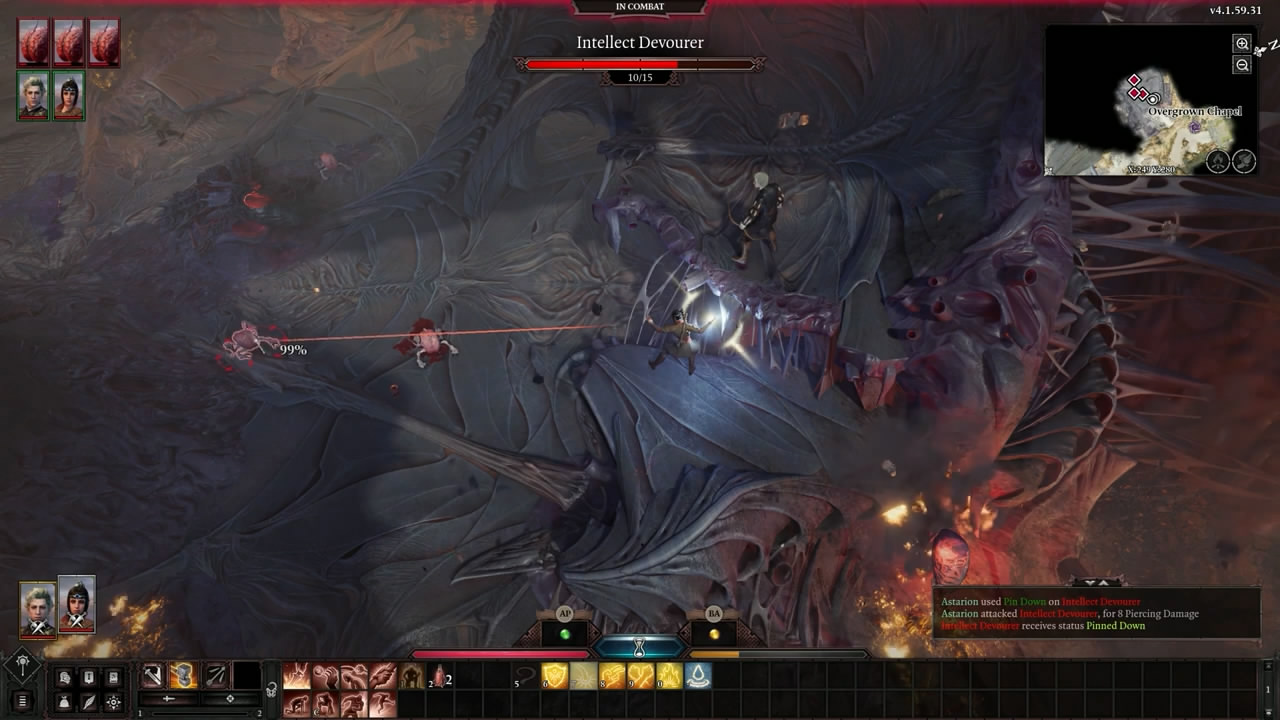1280x720 pixels.
Task: Select Astarion's portrait in the party panel
Action: [x=38, y=609]
